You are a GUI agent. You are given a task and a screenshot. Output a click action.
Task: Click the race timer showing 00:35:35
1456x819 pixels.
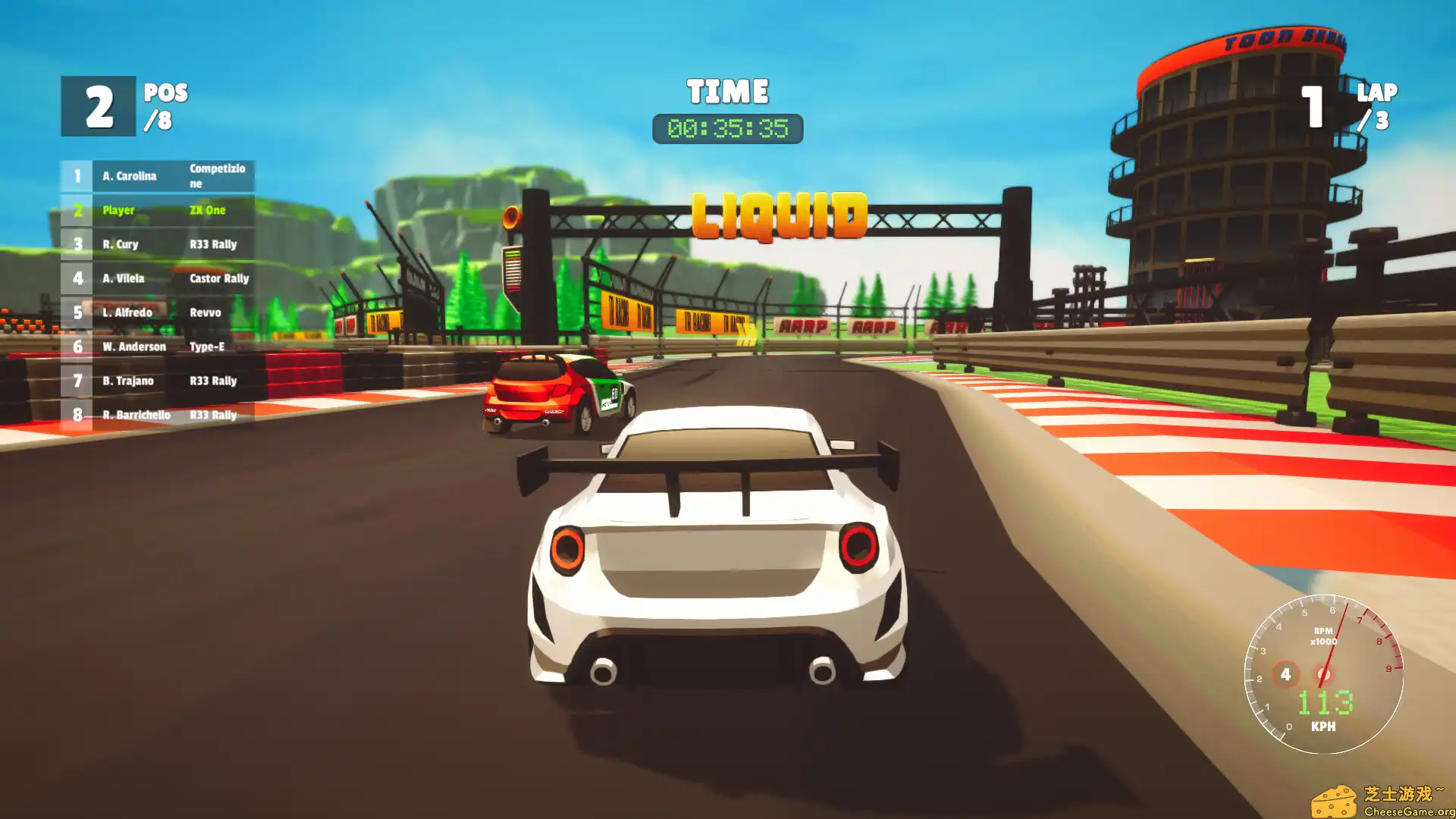pyautogui.click(x=728, y=128)
